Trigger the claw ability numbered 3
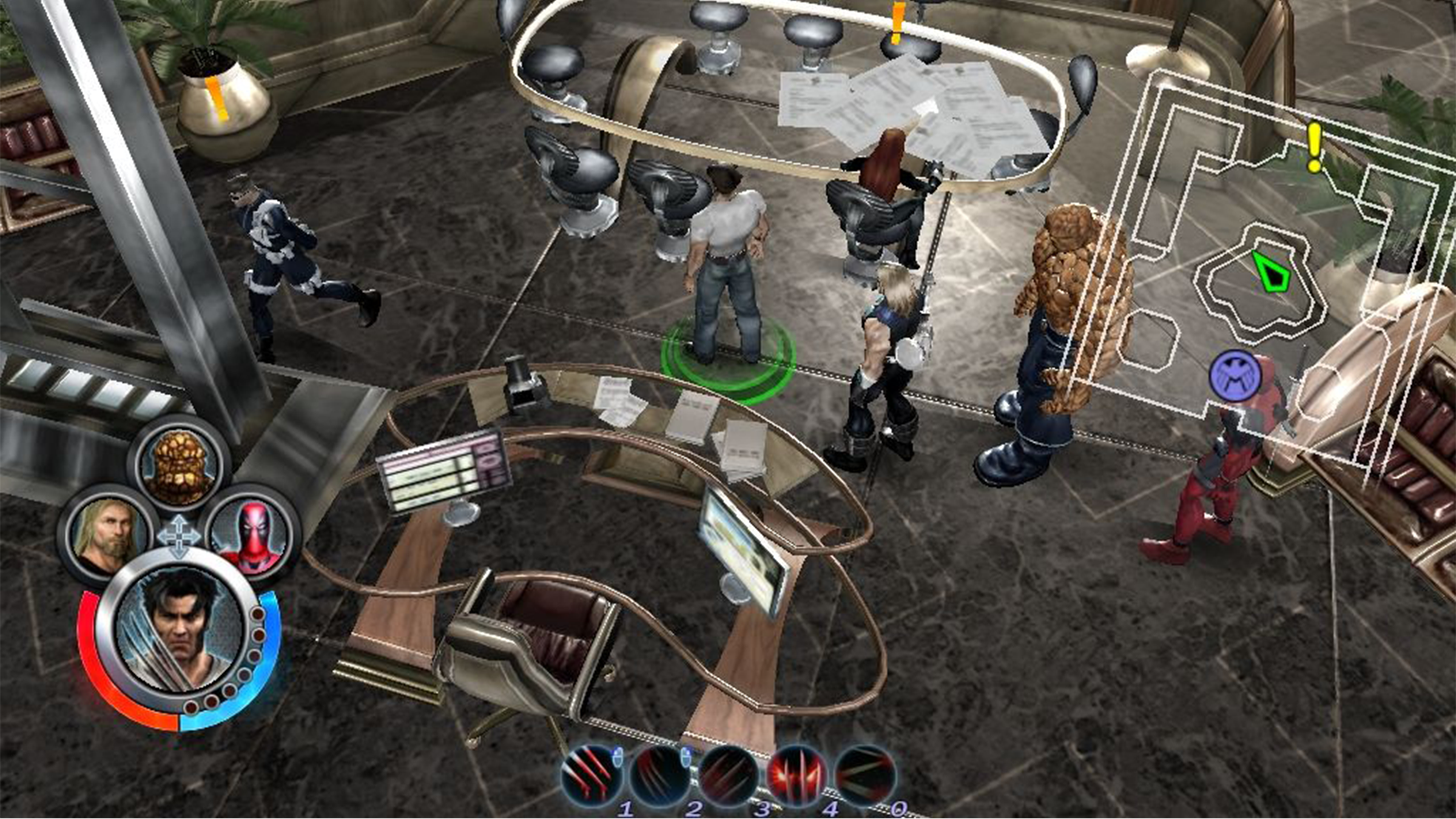1456x819 pixels. (729, 778)
